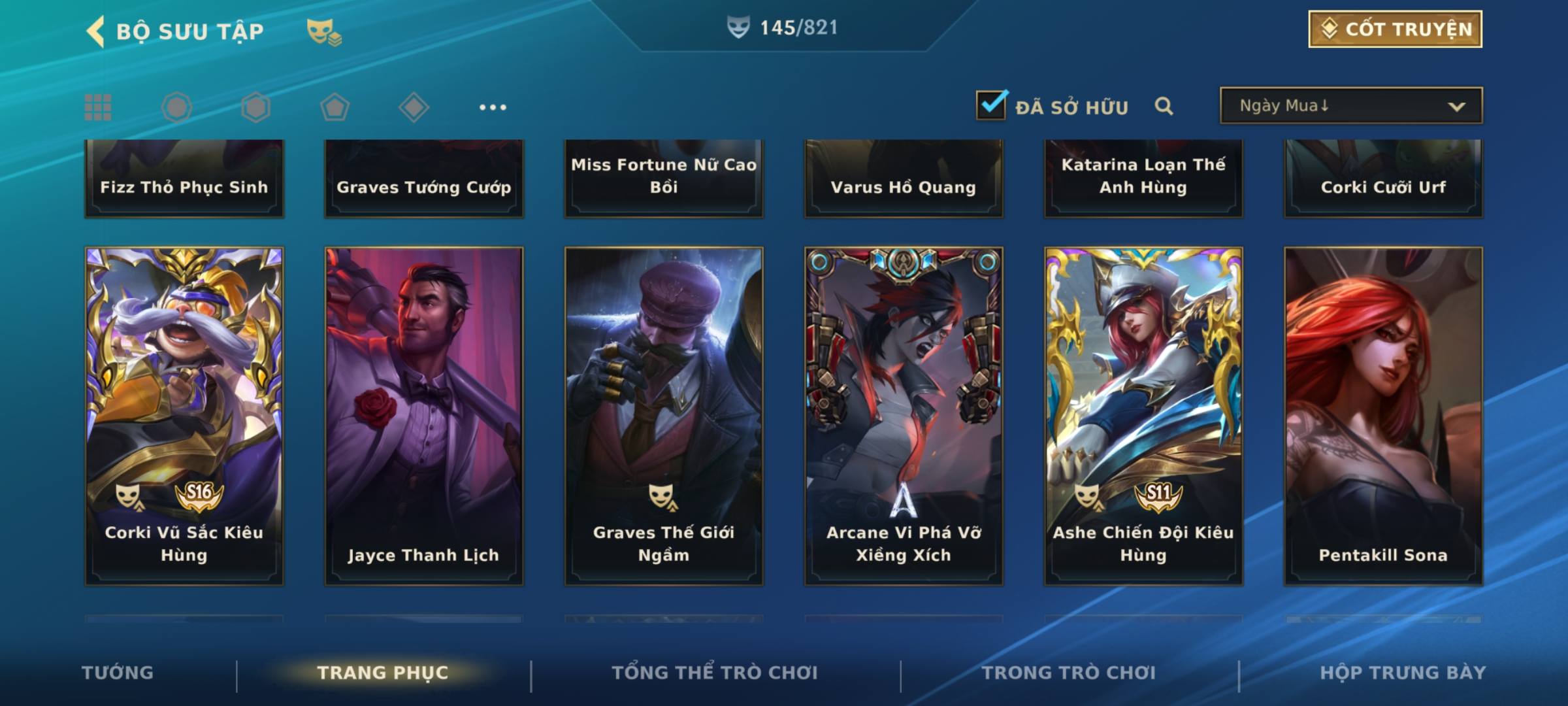Viewport: 1568px width, 706px height.
Task: Show more filters via three dots
Action: pos(493,107)
